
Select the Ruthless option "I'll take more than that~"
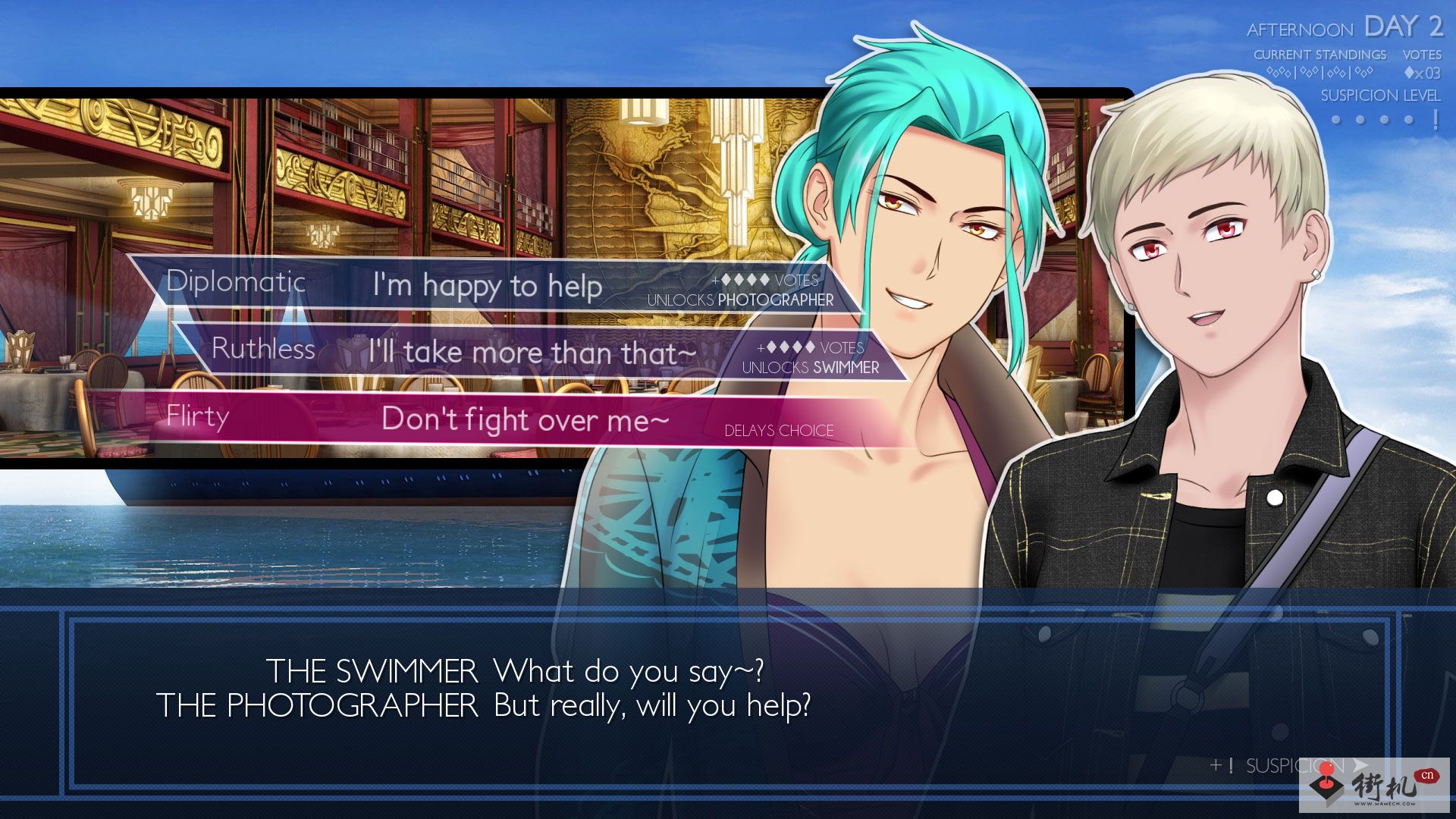click(x=531, y=353)
